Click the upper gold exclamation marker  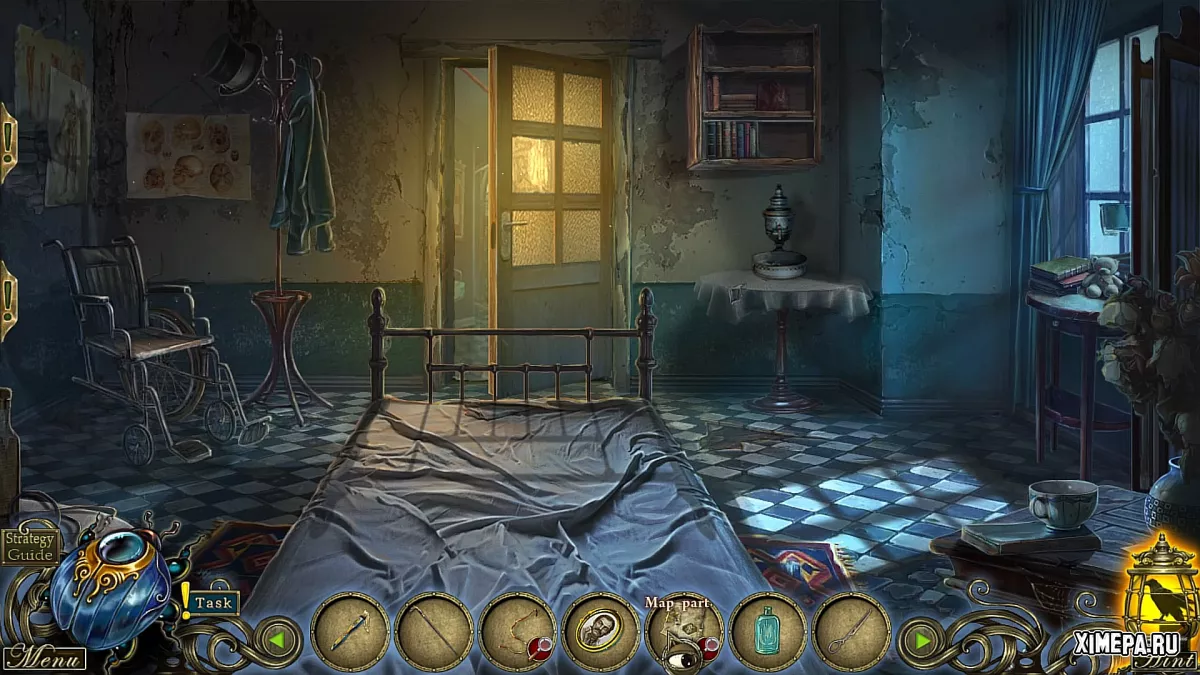point(6,140)
